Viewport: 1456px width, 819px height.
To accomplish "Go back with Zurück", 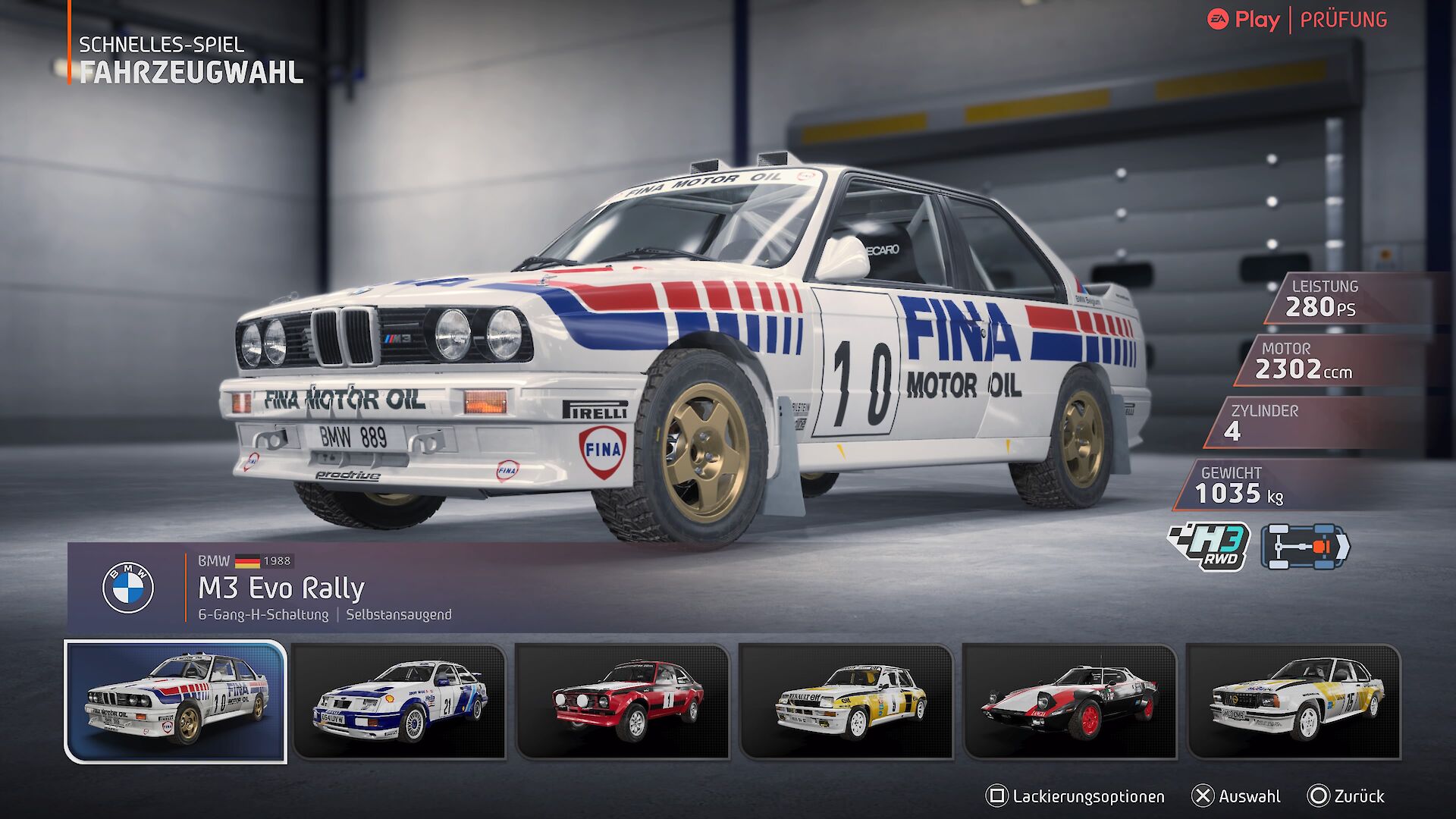I will pos(1346,796).
